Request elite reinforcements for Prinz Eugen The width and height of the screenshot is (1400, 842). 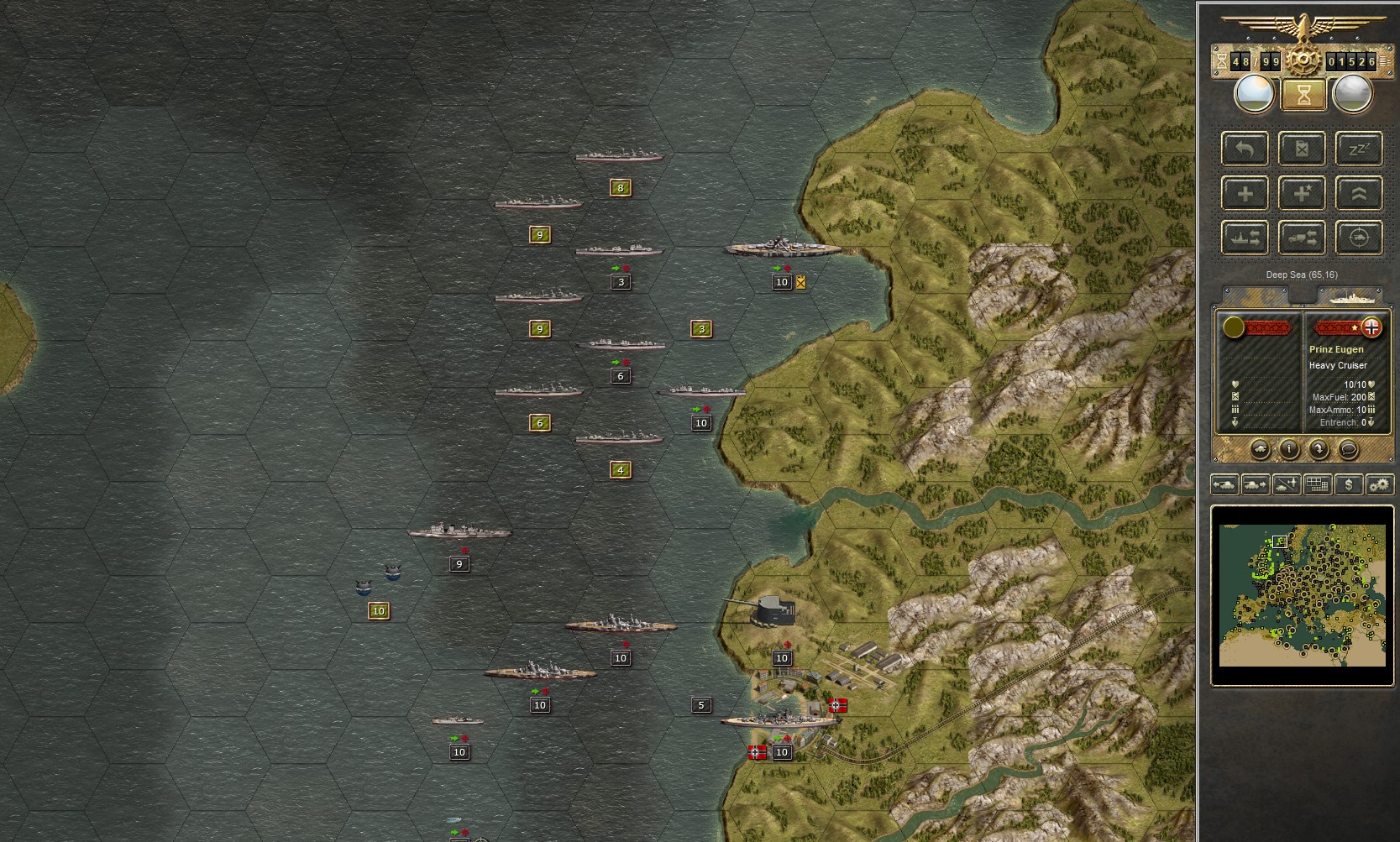pos(1301,193)
